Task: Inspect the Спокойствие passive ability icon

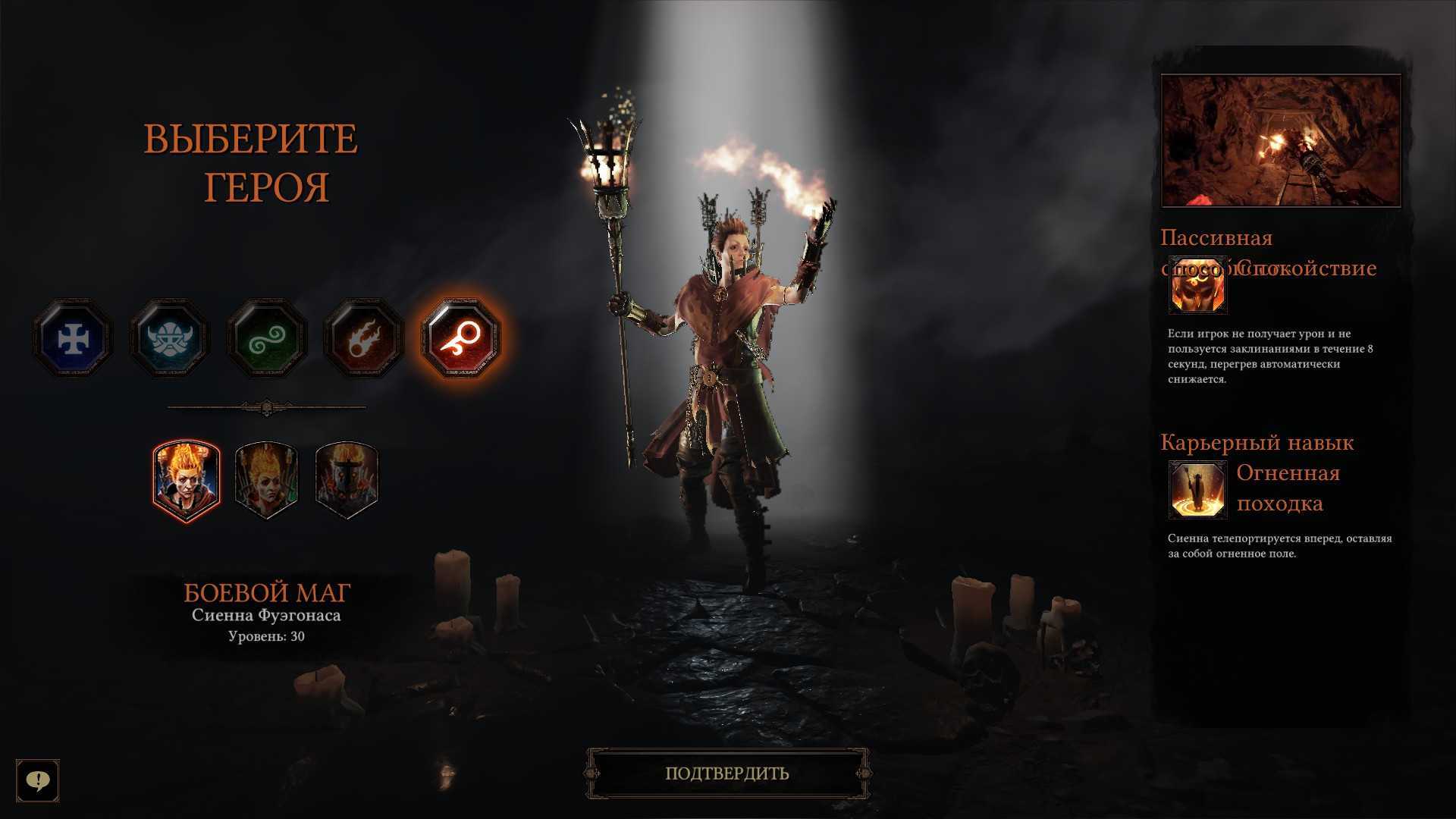Action: coord(1197,287)
